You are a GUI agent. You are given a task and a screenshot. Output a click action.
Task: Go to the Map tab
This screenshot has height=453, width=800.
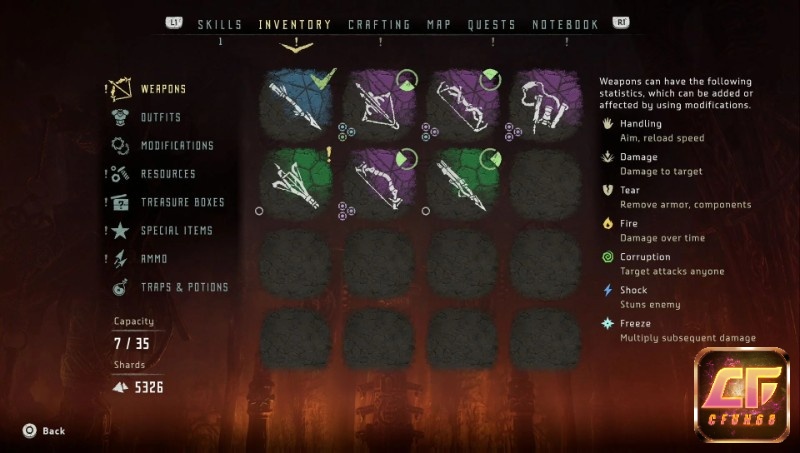(x=439, y=25)
